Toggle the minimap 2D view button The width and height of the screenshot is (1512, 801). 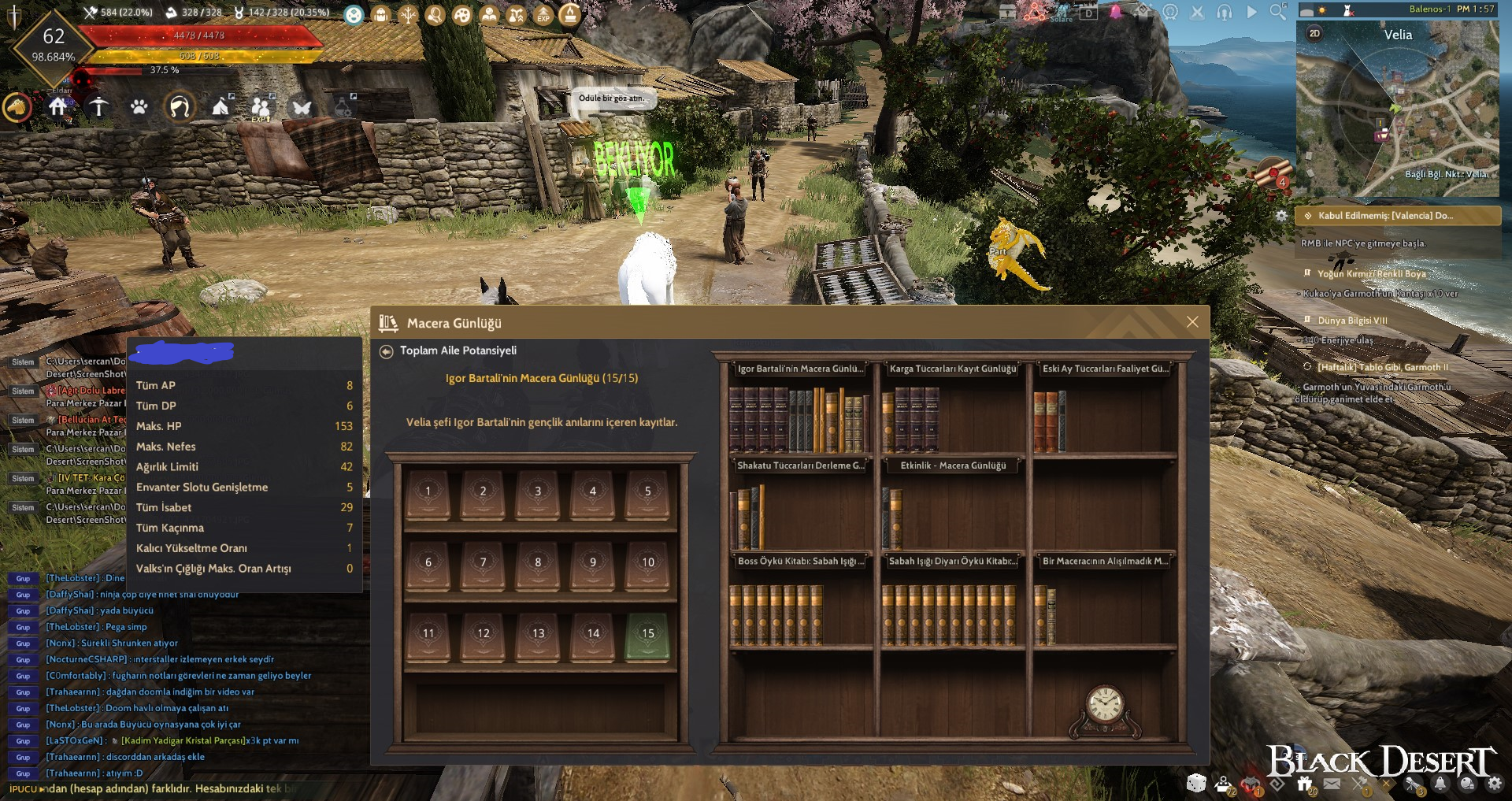(x=1314, y=33)
